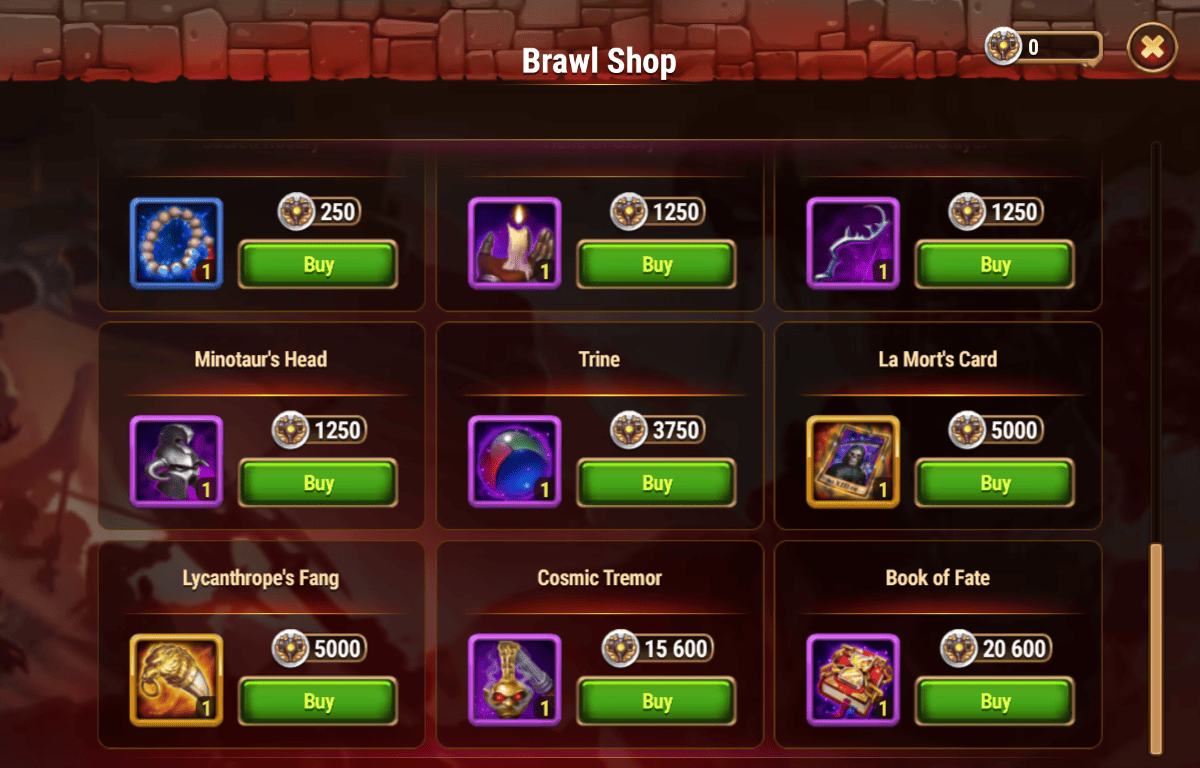Screen dimensions: 1200x768
Task: View the Lycanthrope's Fang icon
Action: pyautogui.click(x=176, y=680)
